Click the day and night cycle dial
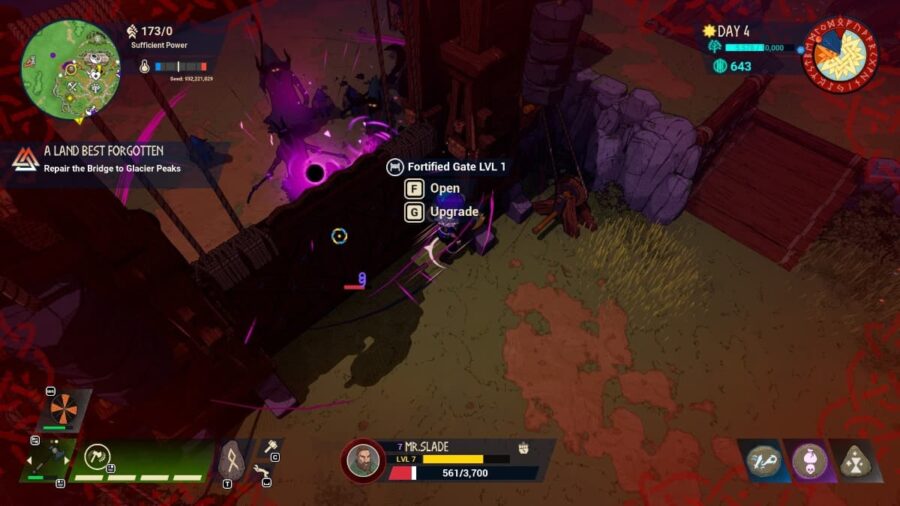This screenshot has width=900, height=506. (840, 53)
